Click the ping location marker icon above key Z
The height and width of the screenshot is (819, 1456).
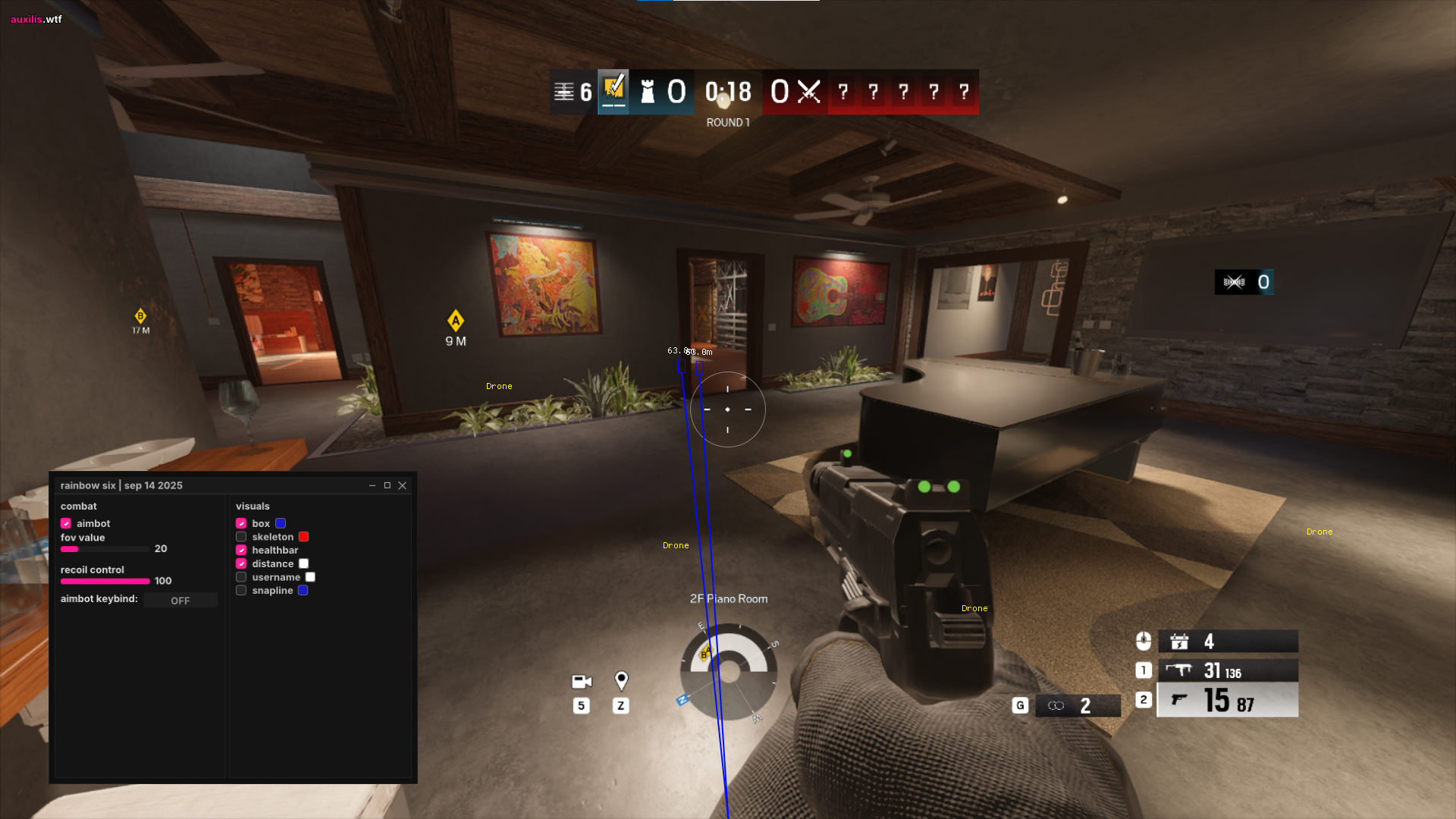(x=621, y=680)
